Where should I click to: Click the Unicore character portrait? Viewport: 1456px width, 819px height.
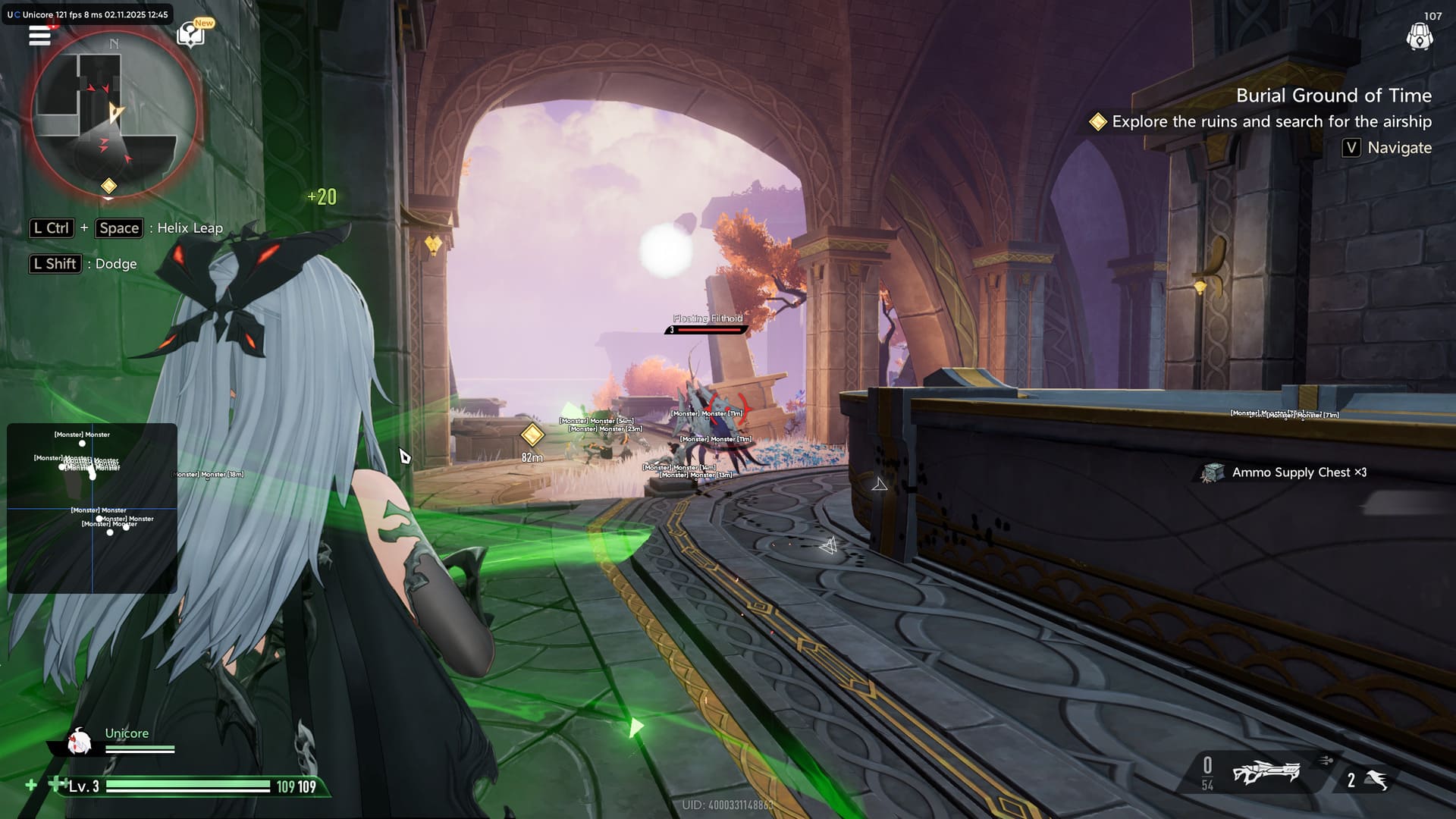(x=79, y=742)
